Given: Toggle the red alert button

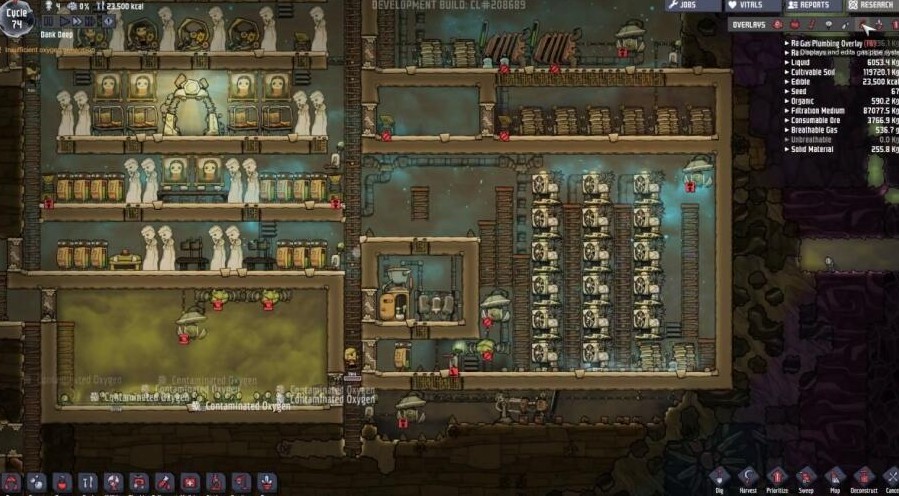Looking at the screenshot, I should click(x=110, y=20).
